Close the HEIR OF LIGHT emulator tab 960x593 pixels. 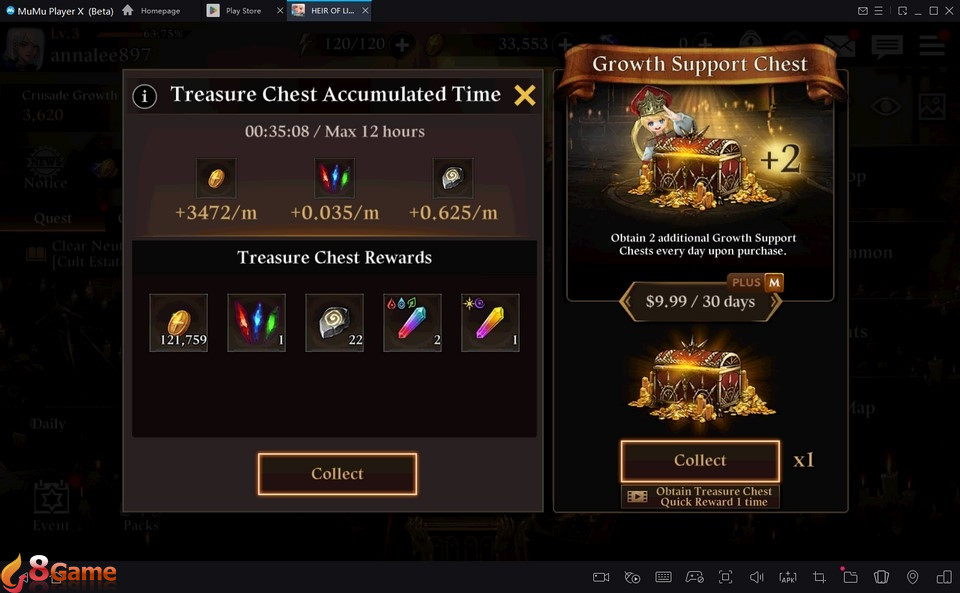tap(364, 11)
